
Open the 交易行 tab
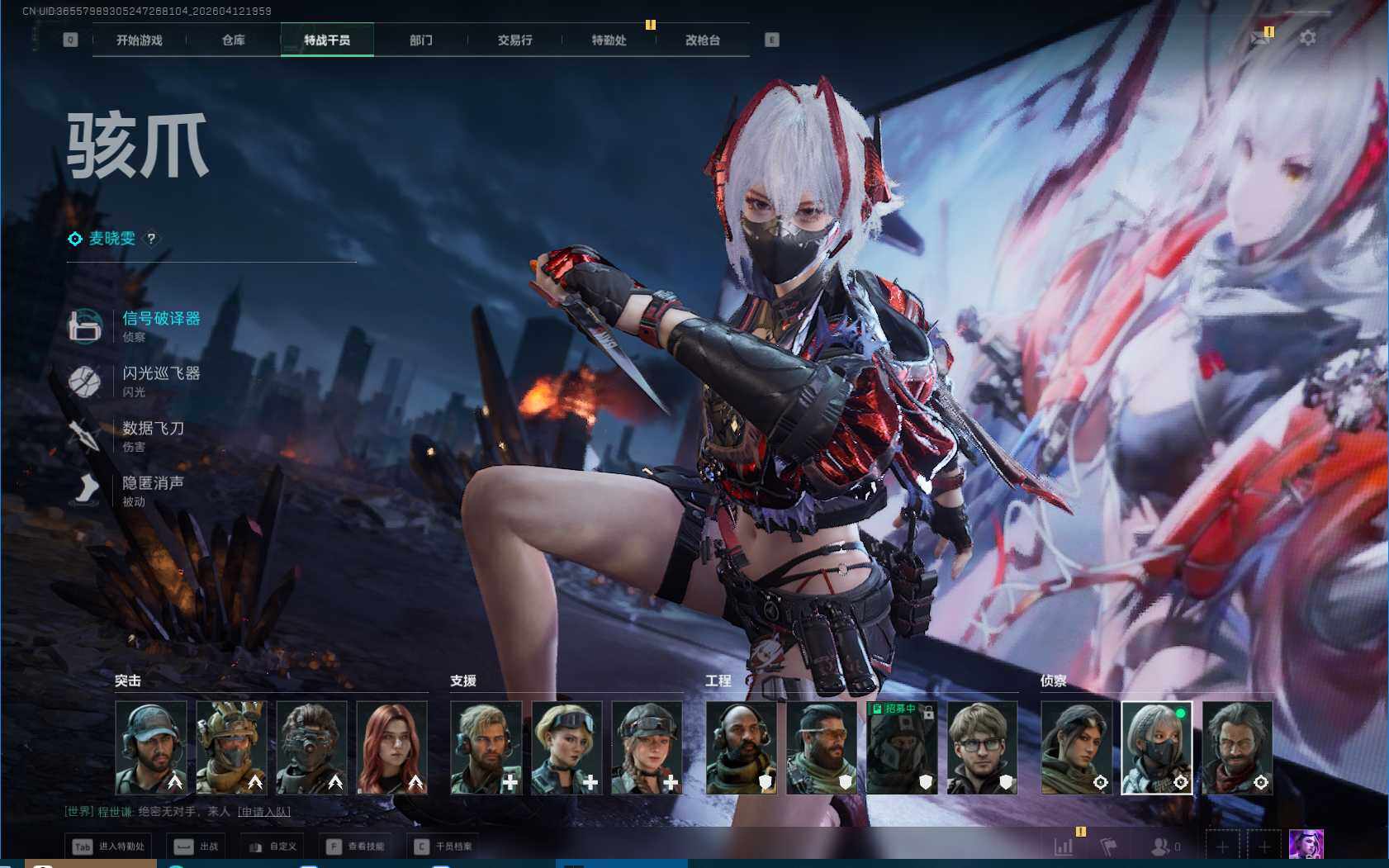[x=514, y=40]
